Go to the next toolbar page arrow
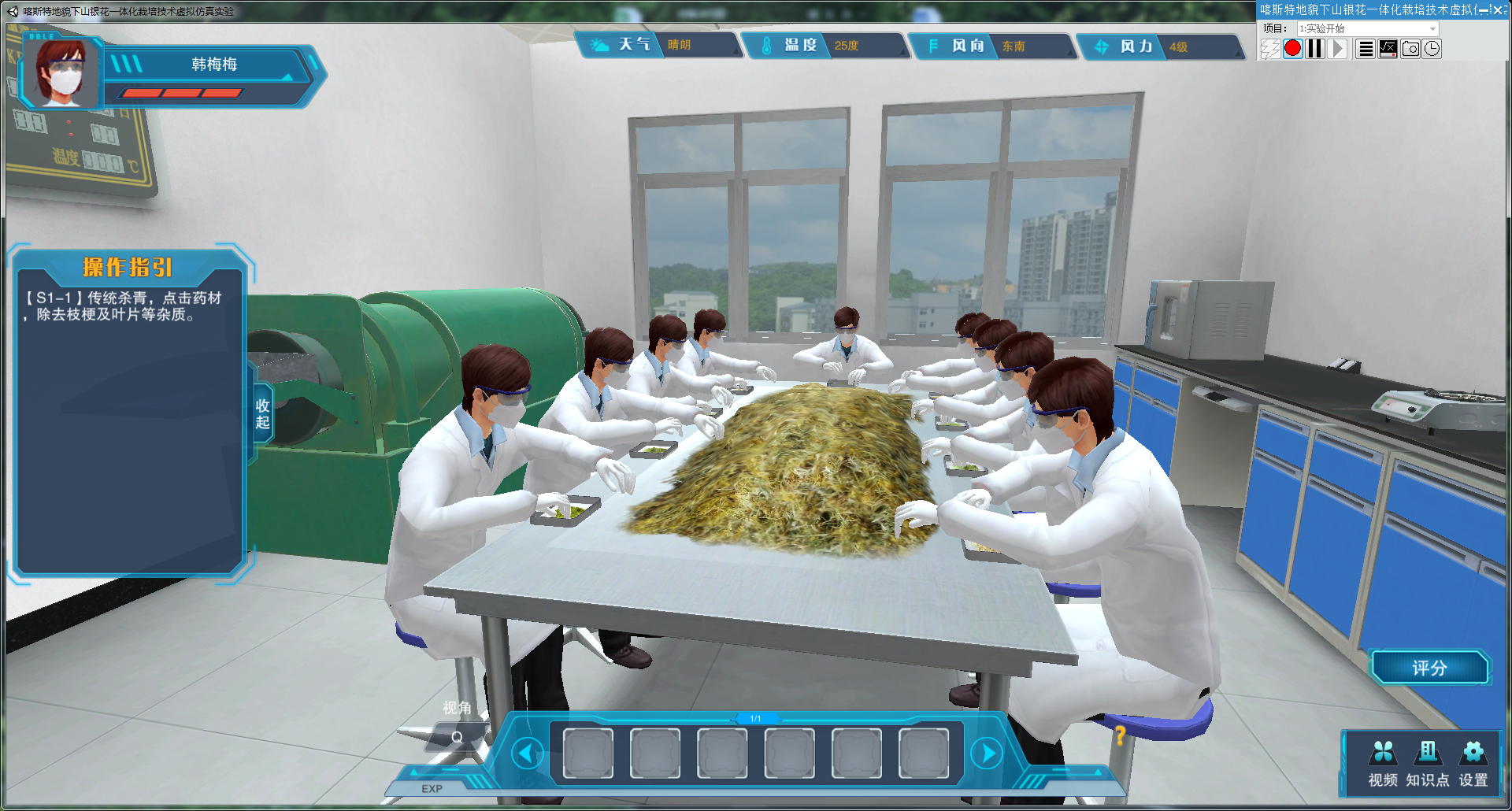1512x811 pixels. (x=986, y=754)
